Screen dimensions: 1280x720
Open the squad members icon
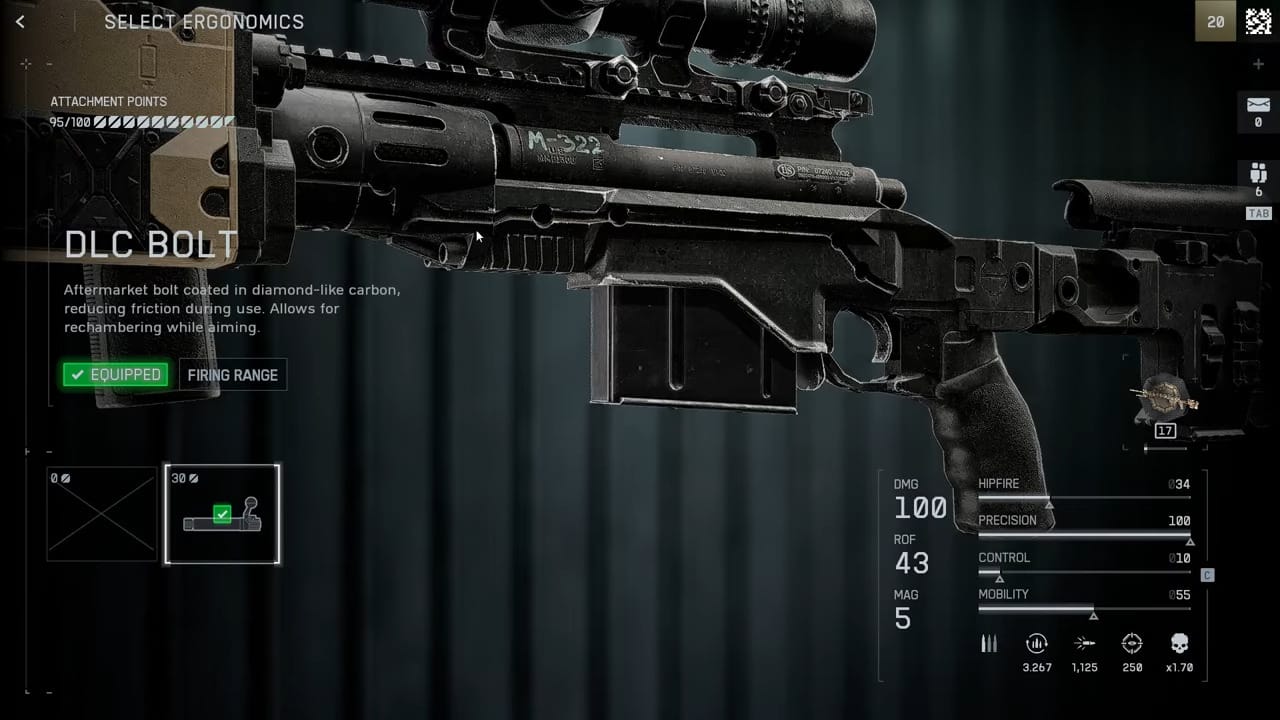point(1258,173)
